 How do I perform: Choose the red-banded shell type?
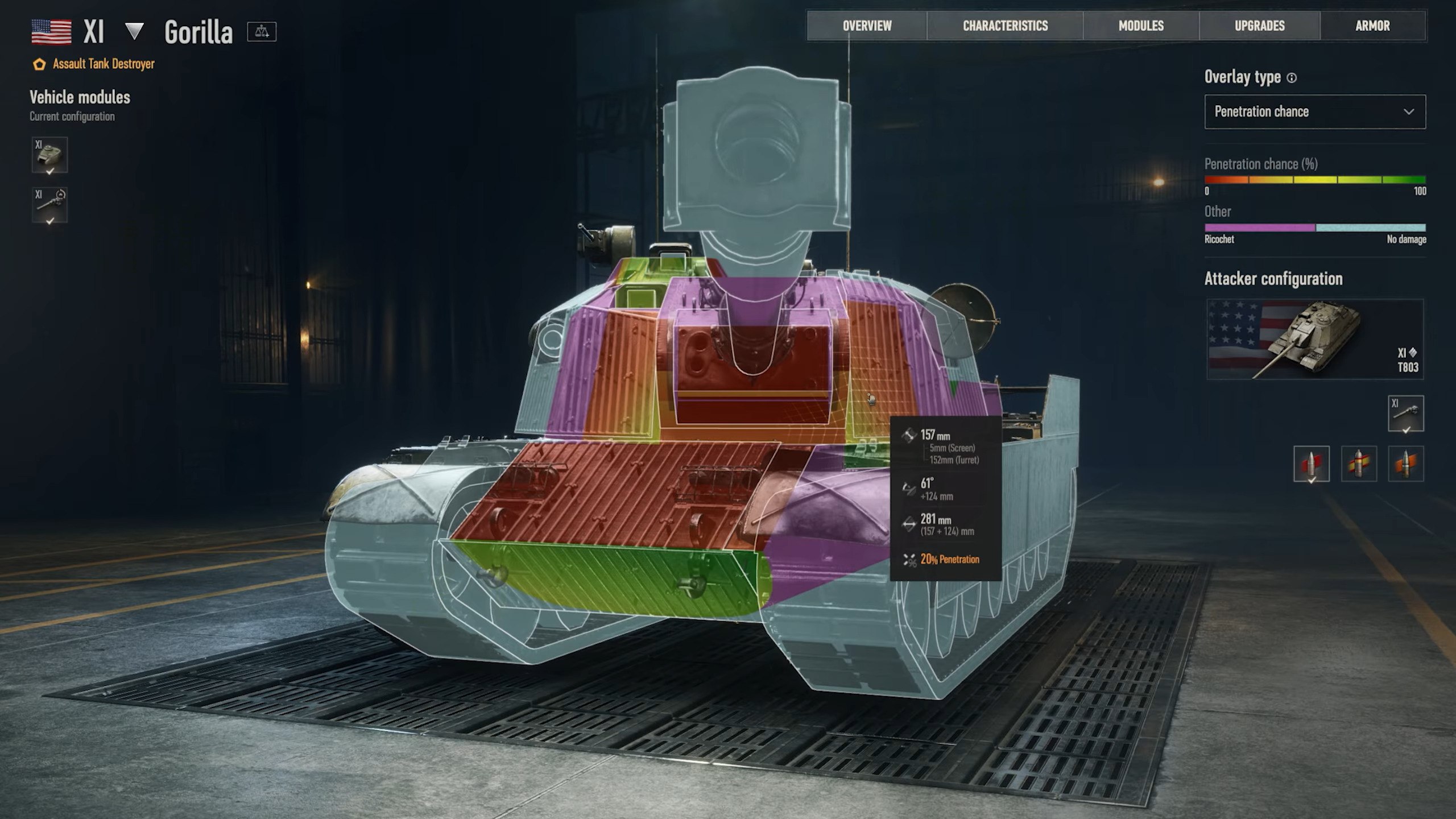tap(1311, 464)
